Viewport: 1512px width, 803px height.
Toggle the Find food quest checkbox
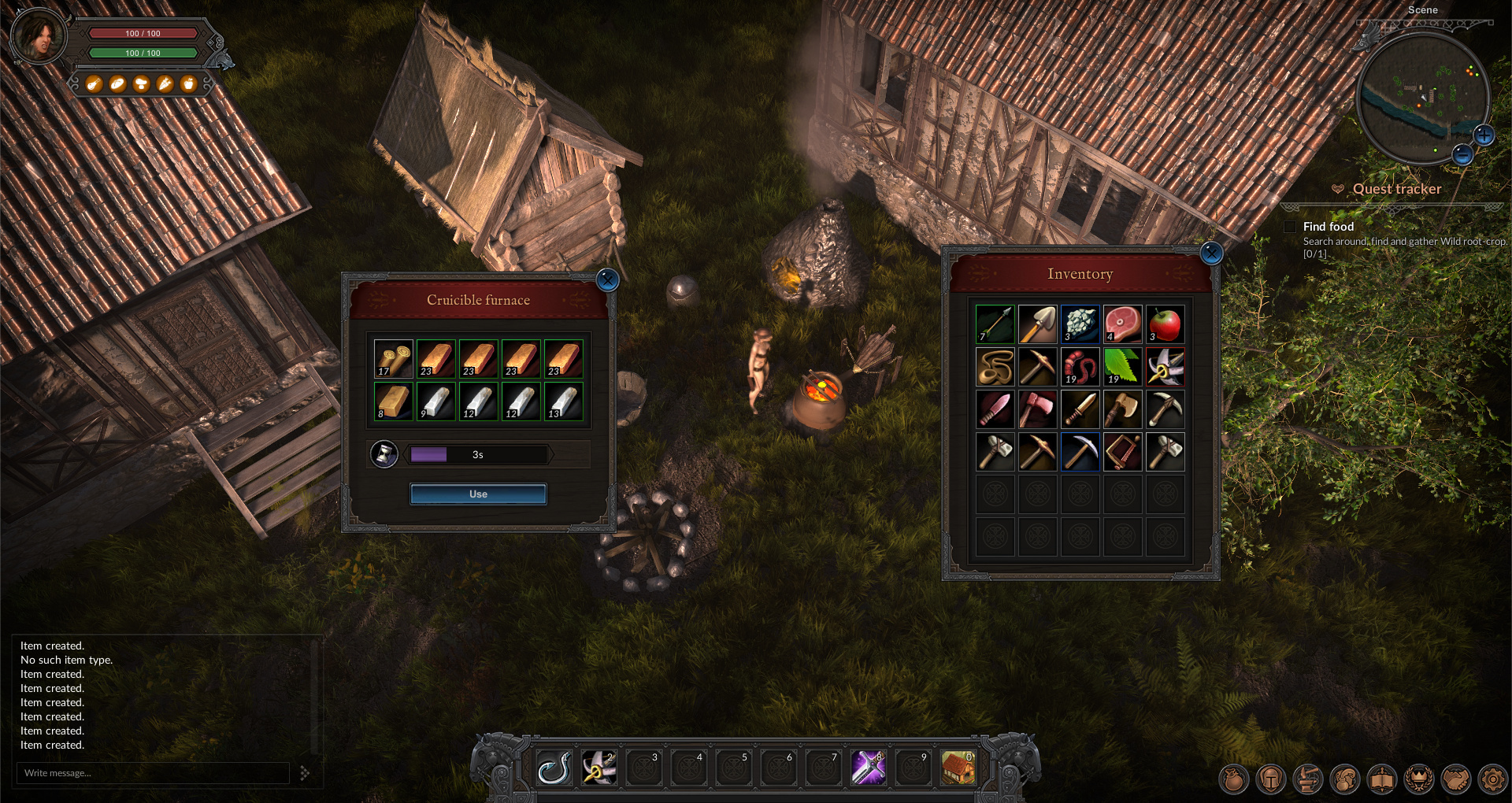[1290, 227]
